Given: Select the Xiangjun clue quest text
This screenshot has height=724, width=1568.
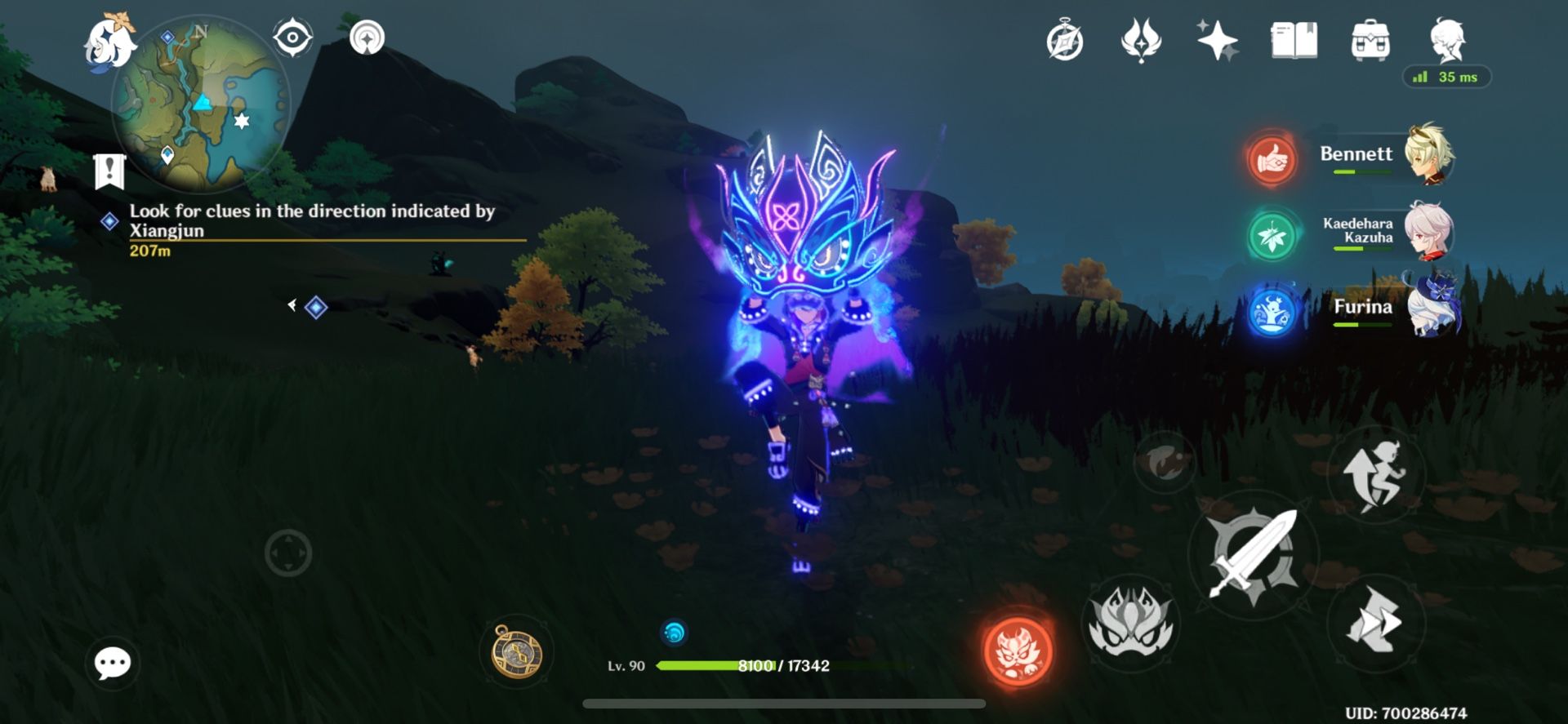Looking at the screenshot, I should coord(310,220).
